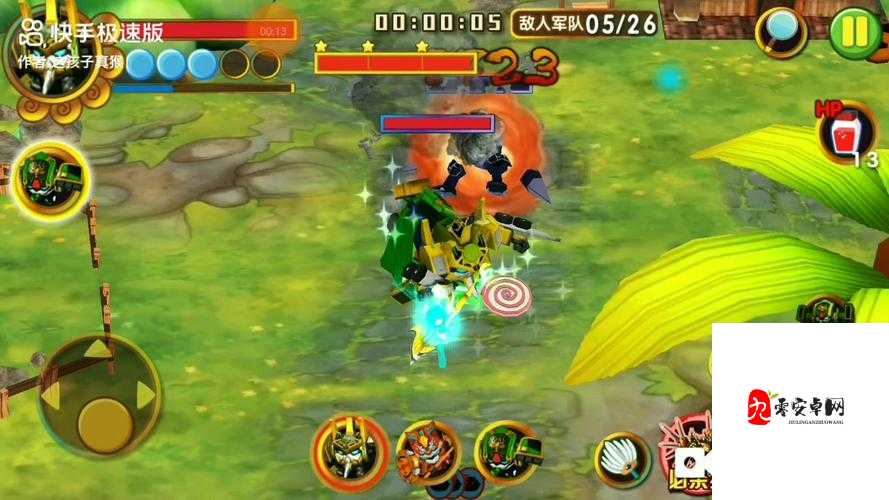
Task: Pause the game with the green button
Action: [x=855, y=32]
